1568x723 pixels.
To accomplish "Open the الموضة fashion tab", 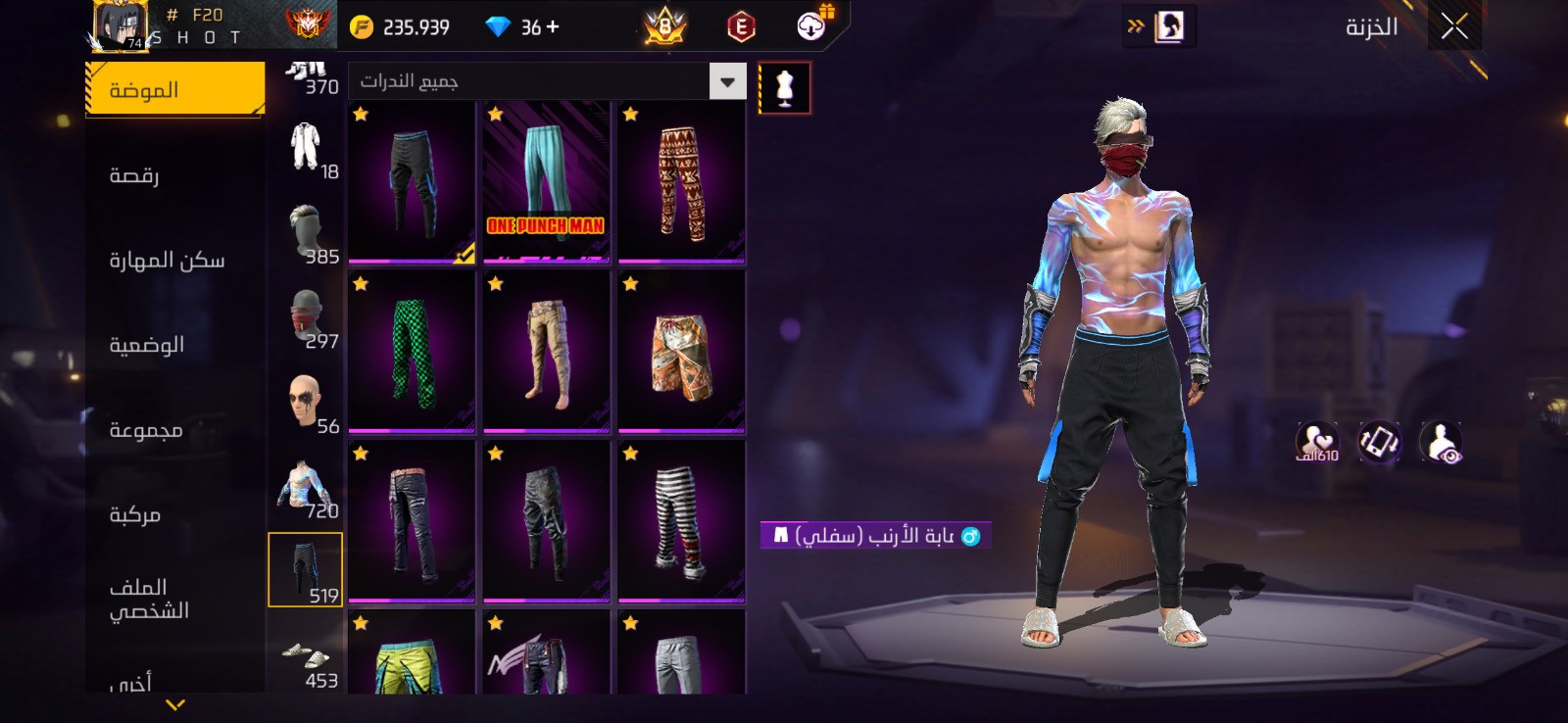I will click(x=174, y=90).
